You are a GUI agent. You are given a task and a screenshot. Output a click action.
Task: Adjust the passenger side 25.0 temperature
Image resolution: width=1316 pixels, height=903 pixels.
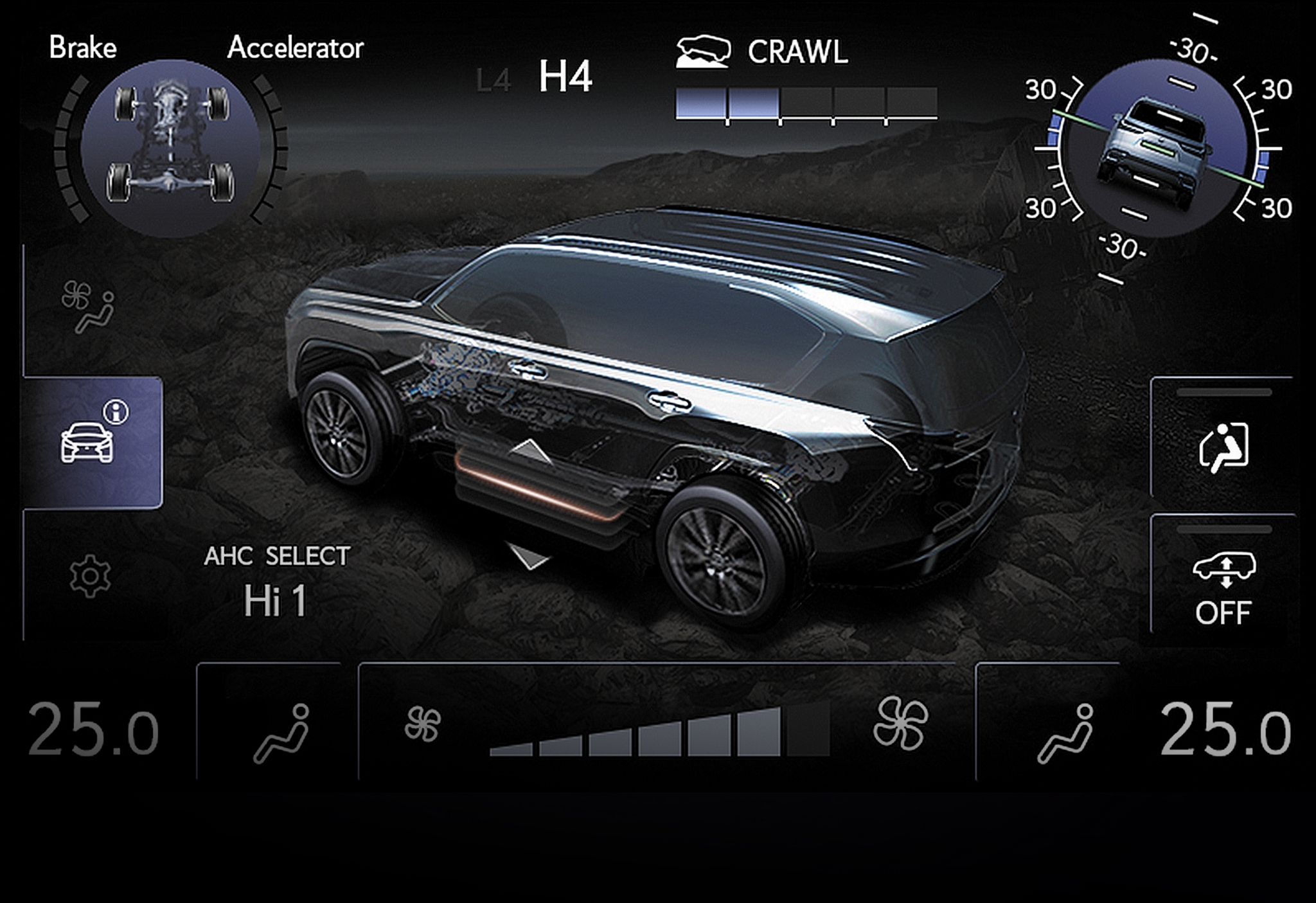point(1225,729)
